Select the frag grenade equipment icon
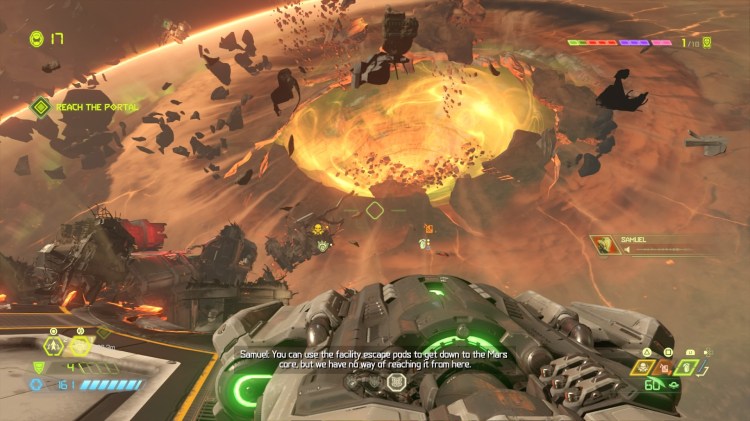 coord(685,368)
